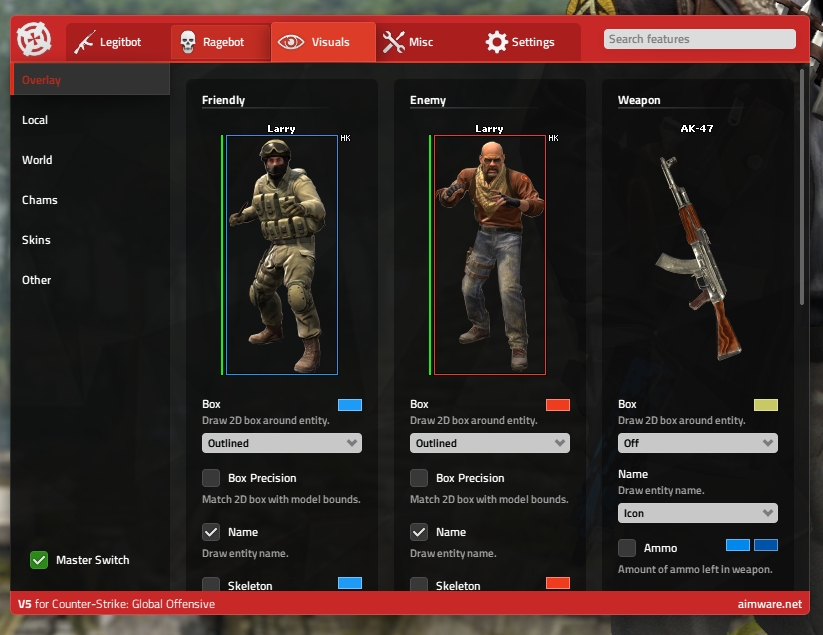
Task: Toggle the Master Switch checkbox
Action: click(x=39, y=560)
